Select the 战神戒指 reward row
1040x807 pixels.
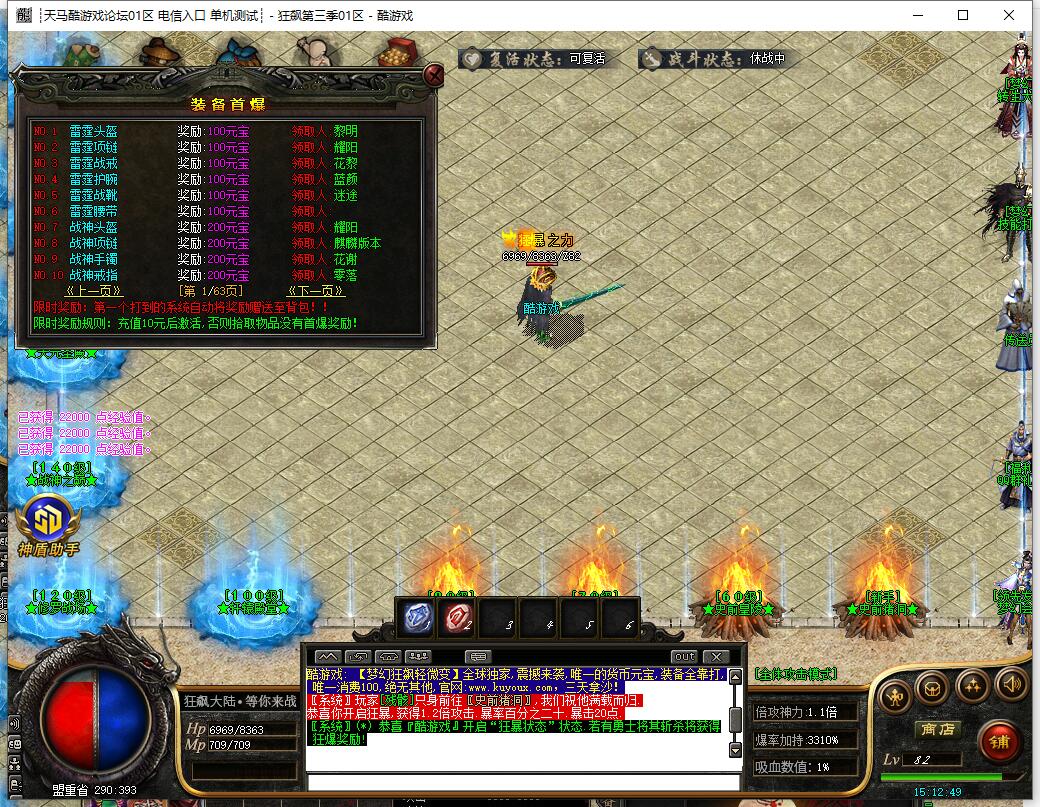93,275
